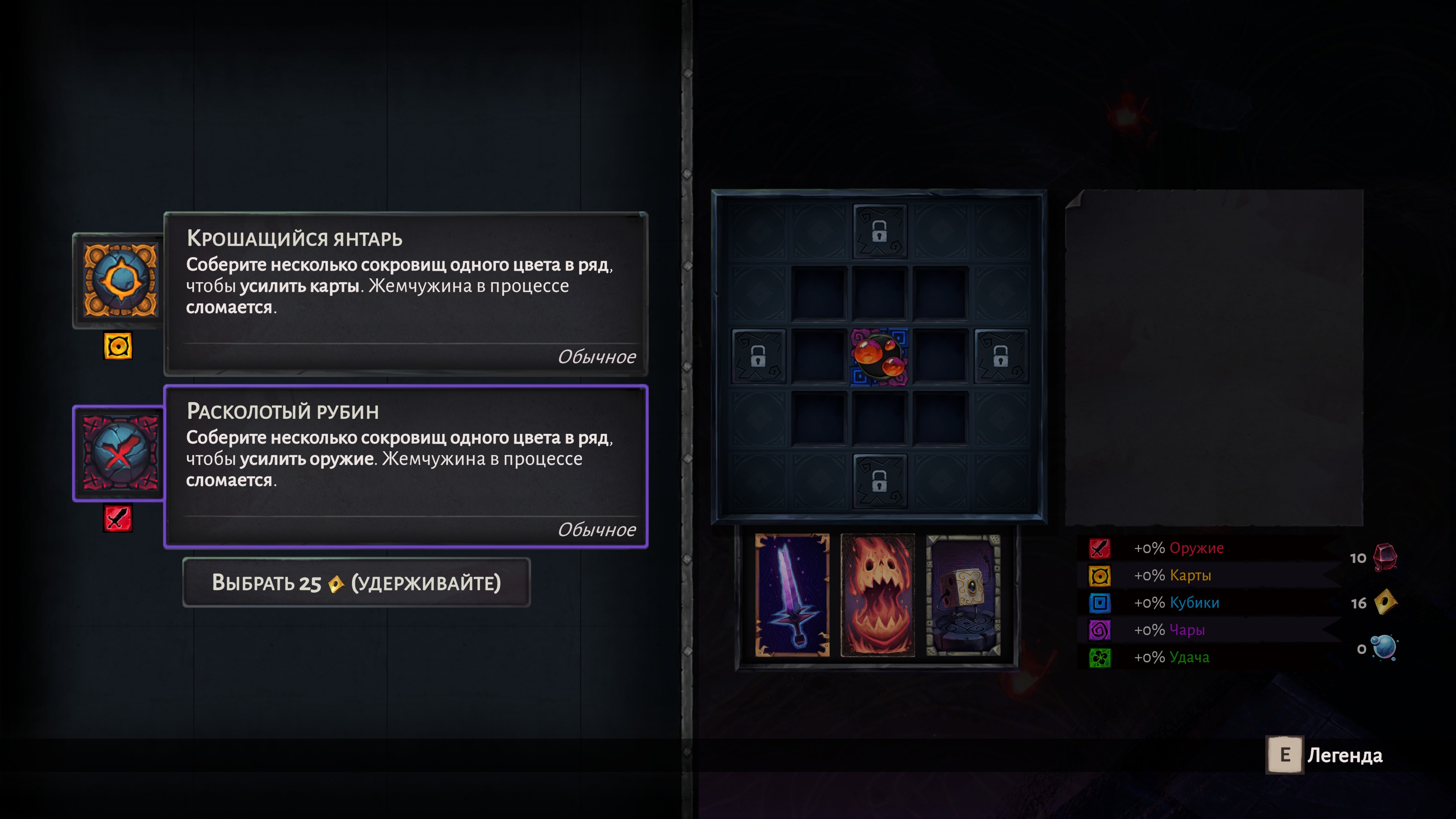The height and width of the screenshot is (819, 1456).
Task: Pick the flaming skull card
Action: point(877,595)
